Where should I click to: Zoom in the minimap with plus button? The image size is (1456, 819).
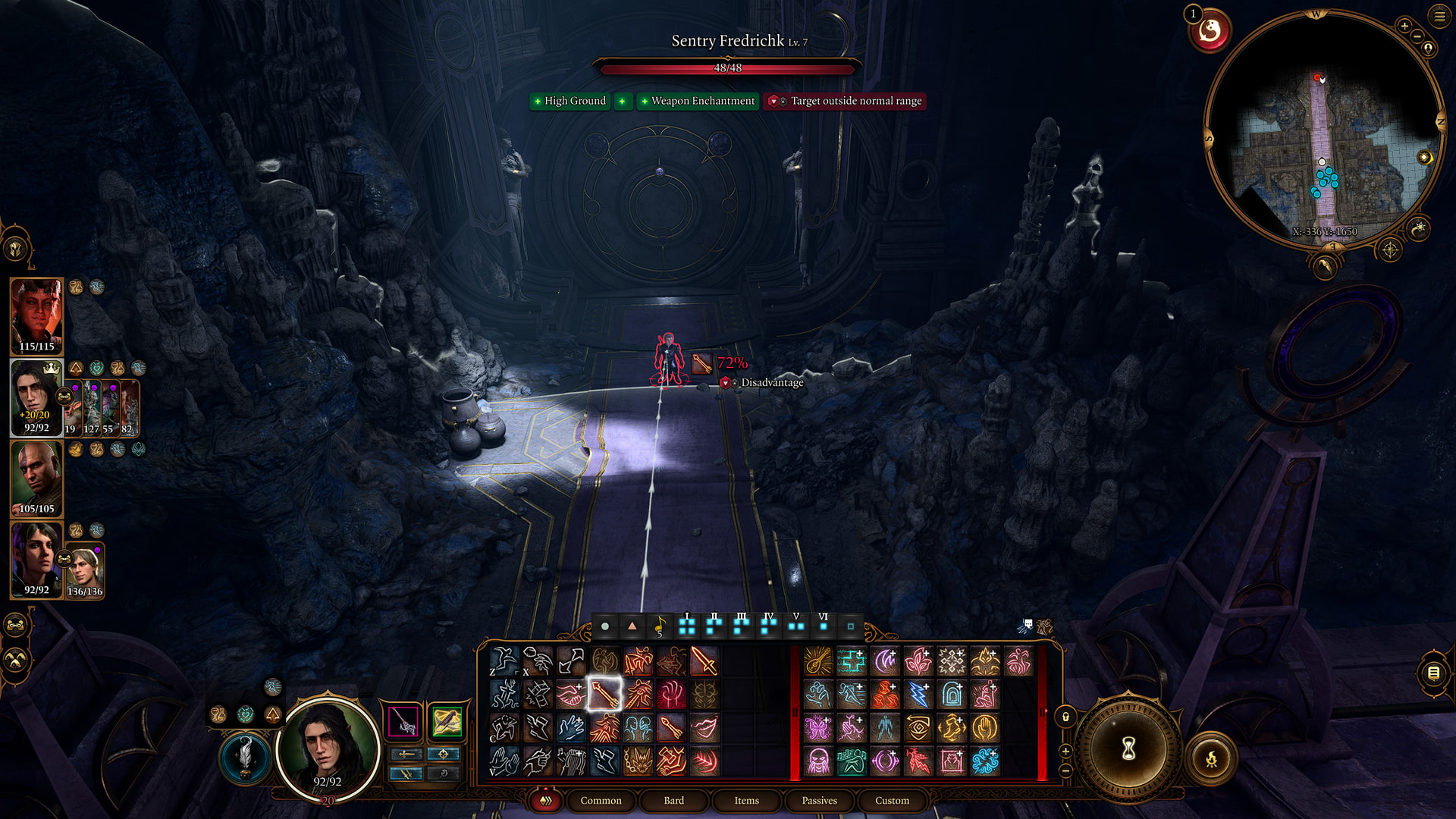coord(1404,27)
